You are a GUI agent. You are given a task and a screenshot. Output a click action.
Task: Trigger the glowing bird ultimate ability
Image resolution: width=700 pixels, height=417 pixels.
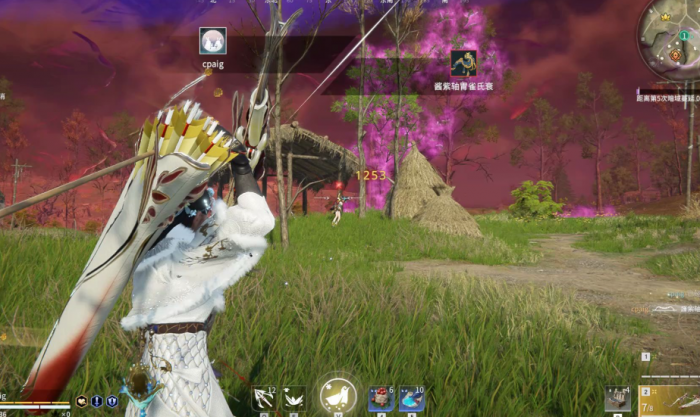coord(338,397)
